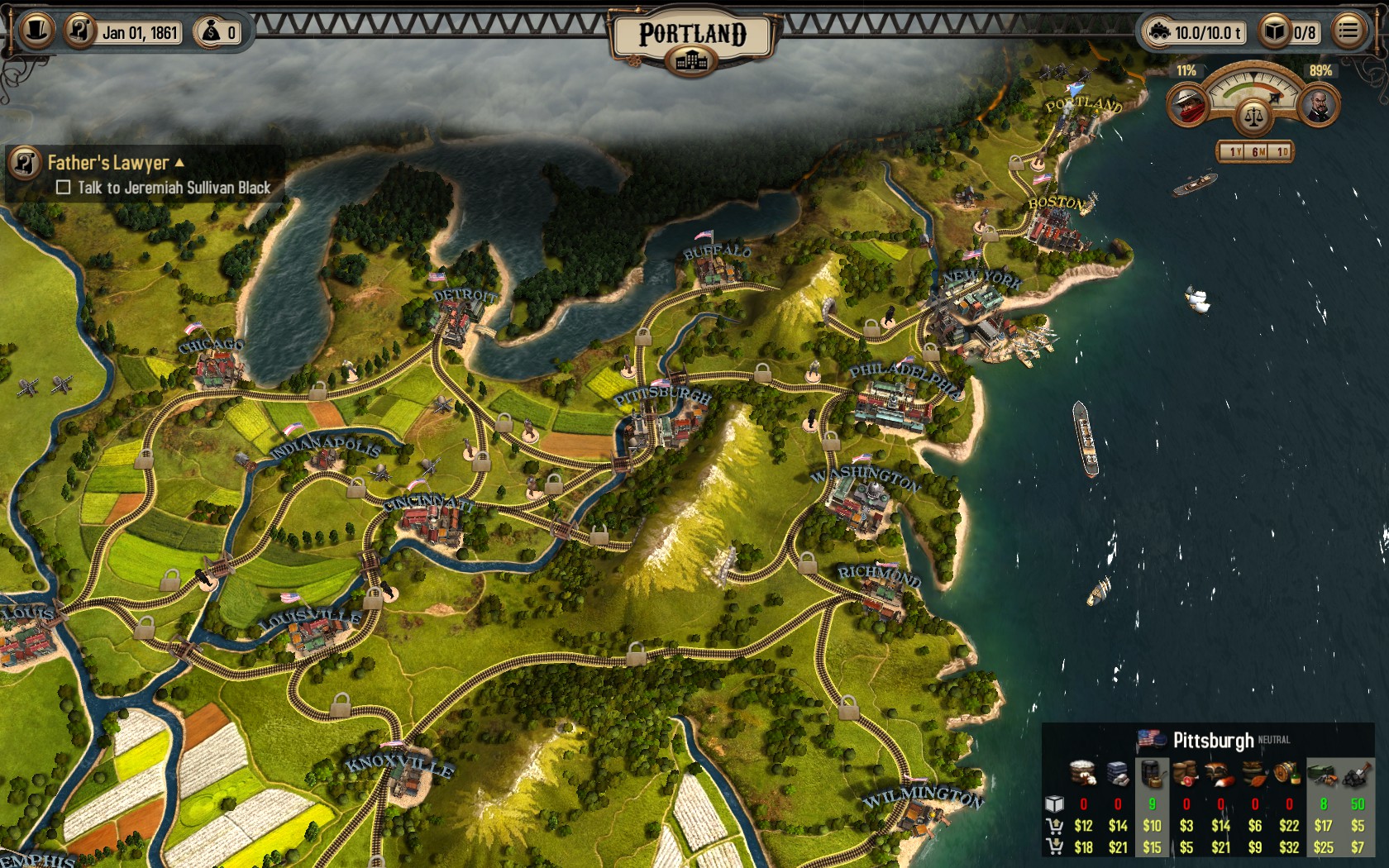Open the quest log scroll icon beside the date
The width and height of the screenshot is (1389, 868).
[80, 31]
